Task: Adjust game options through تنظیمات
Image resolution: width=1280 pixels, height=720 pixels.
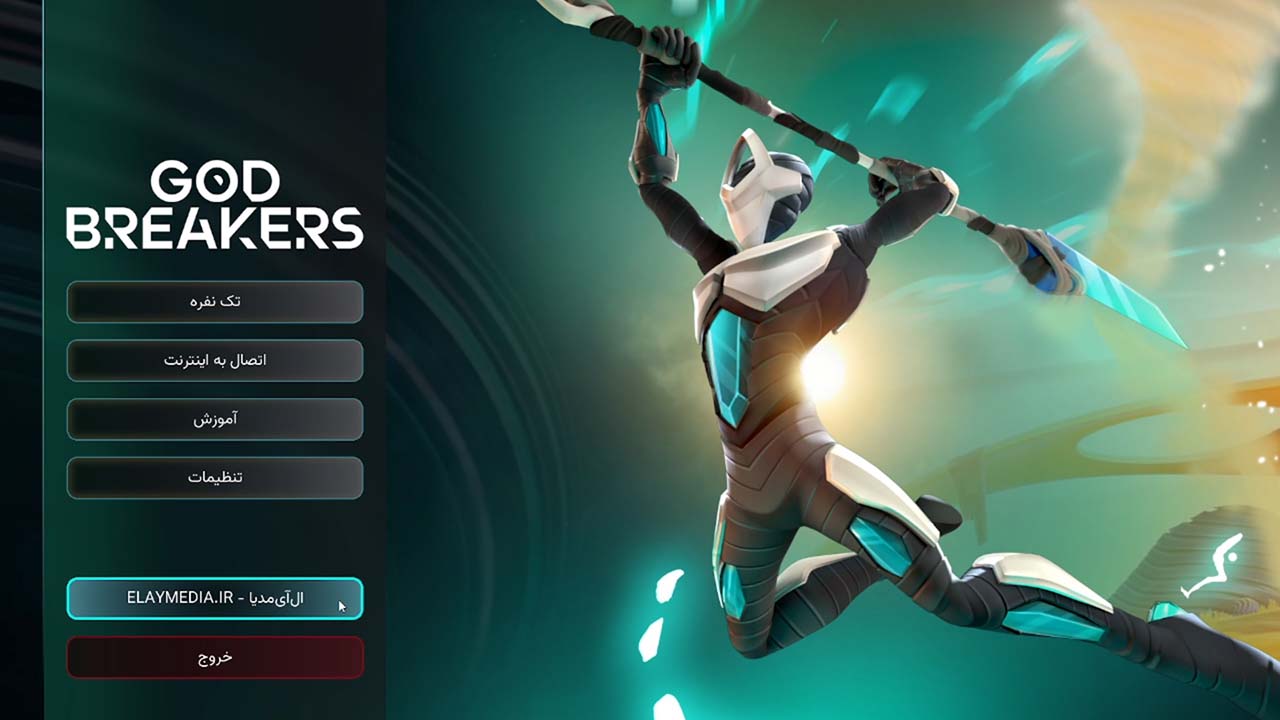Action: 214,477
